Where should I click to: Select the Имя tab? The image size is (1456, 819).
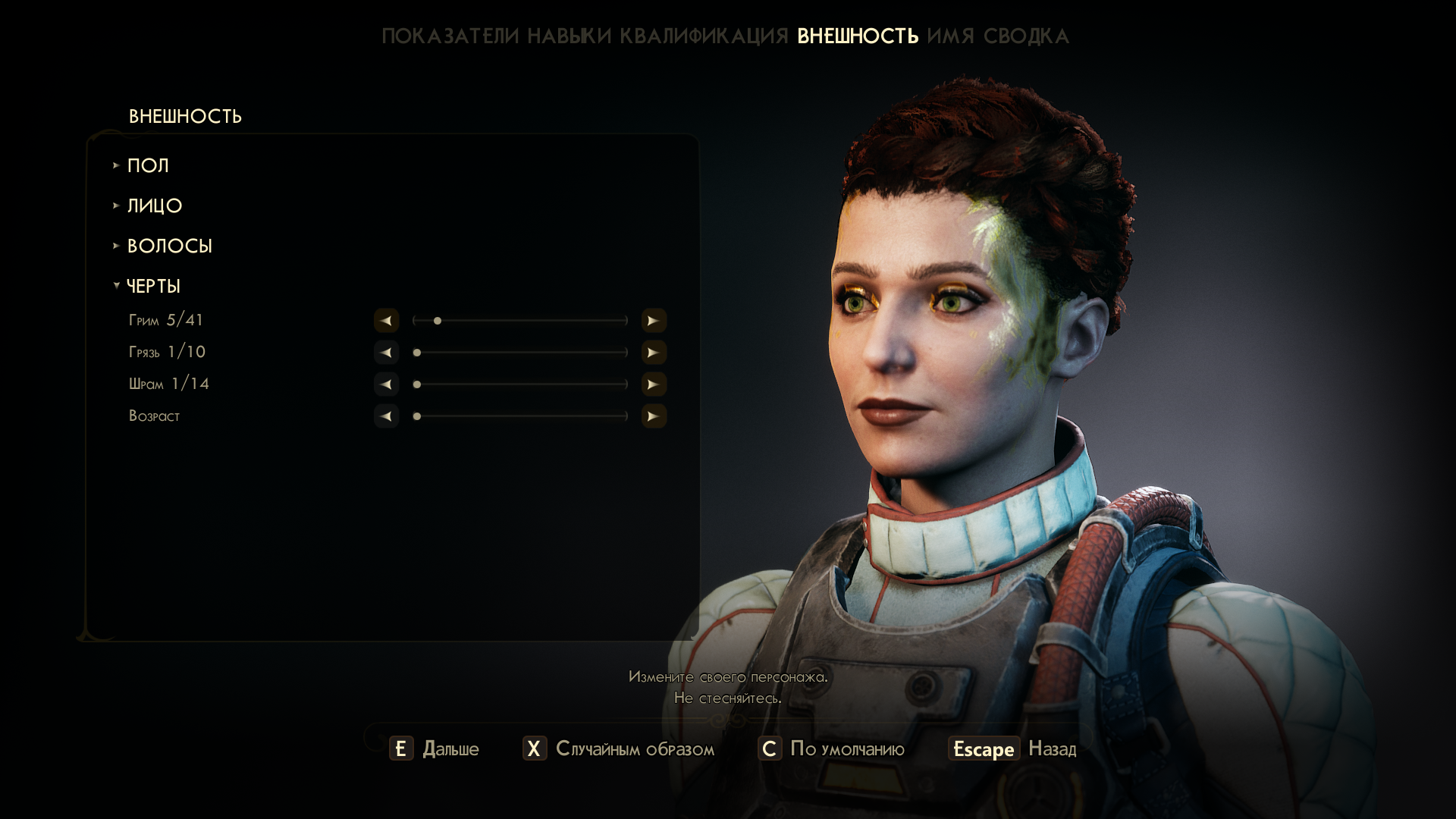point(950,36)
